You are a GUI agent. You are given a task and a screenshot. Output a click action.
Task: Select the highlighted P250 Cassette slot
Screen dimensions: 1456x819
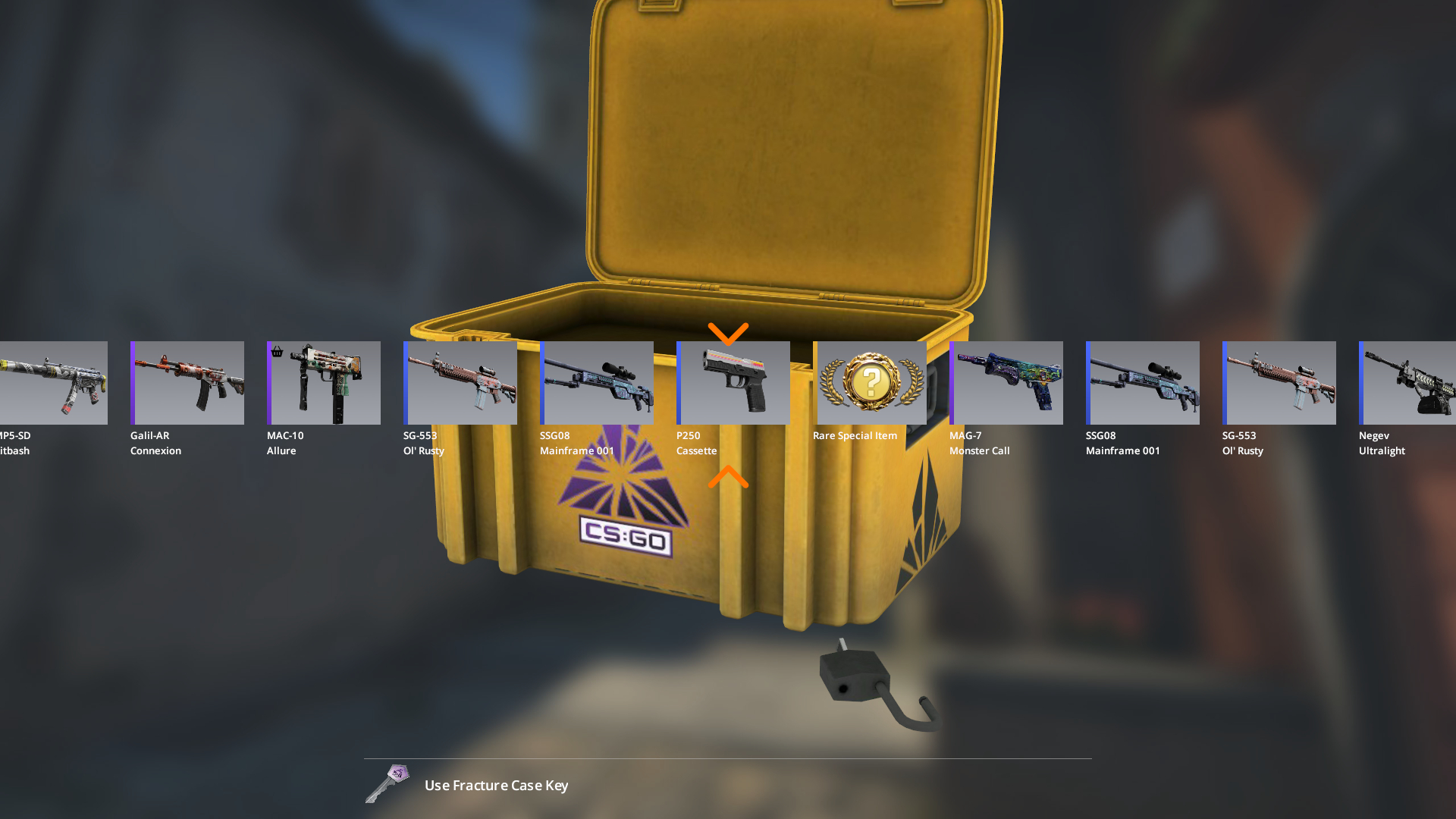(733, 382)
